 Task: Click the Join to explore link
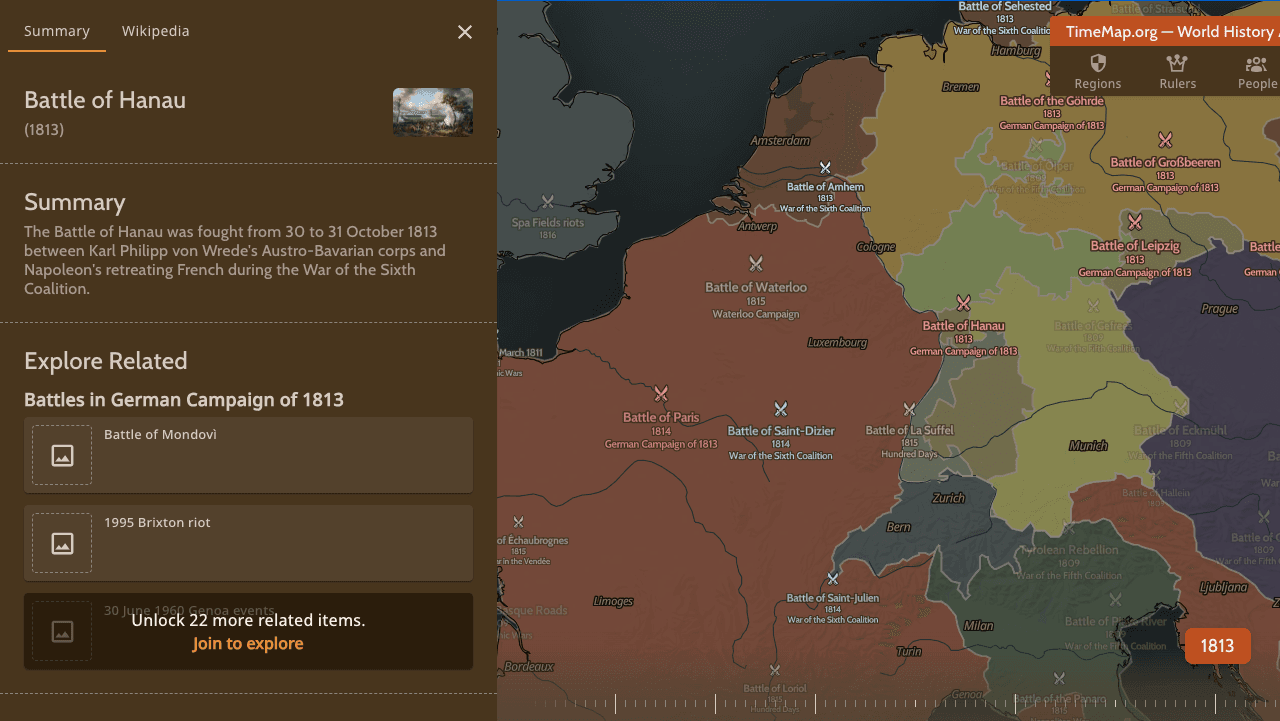(x=247, y=643)
